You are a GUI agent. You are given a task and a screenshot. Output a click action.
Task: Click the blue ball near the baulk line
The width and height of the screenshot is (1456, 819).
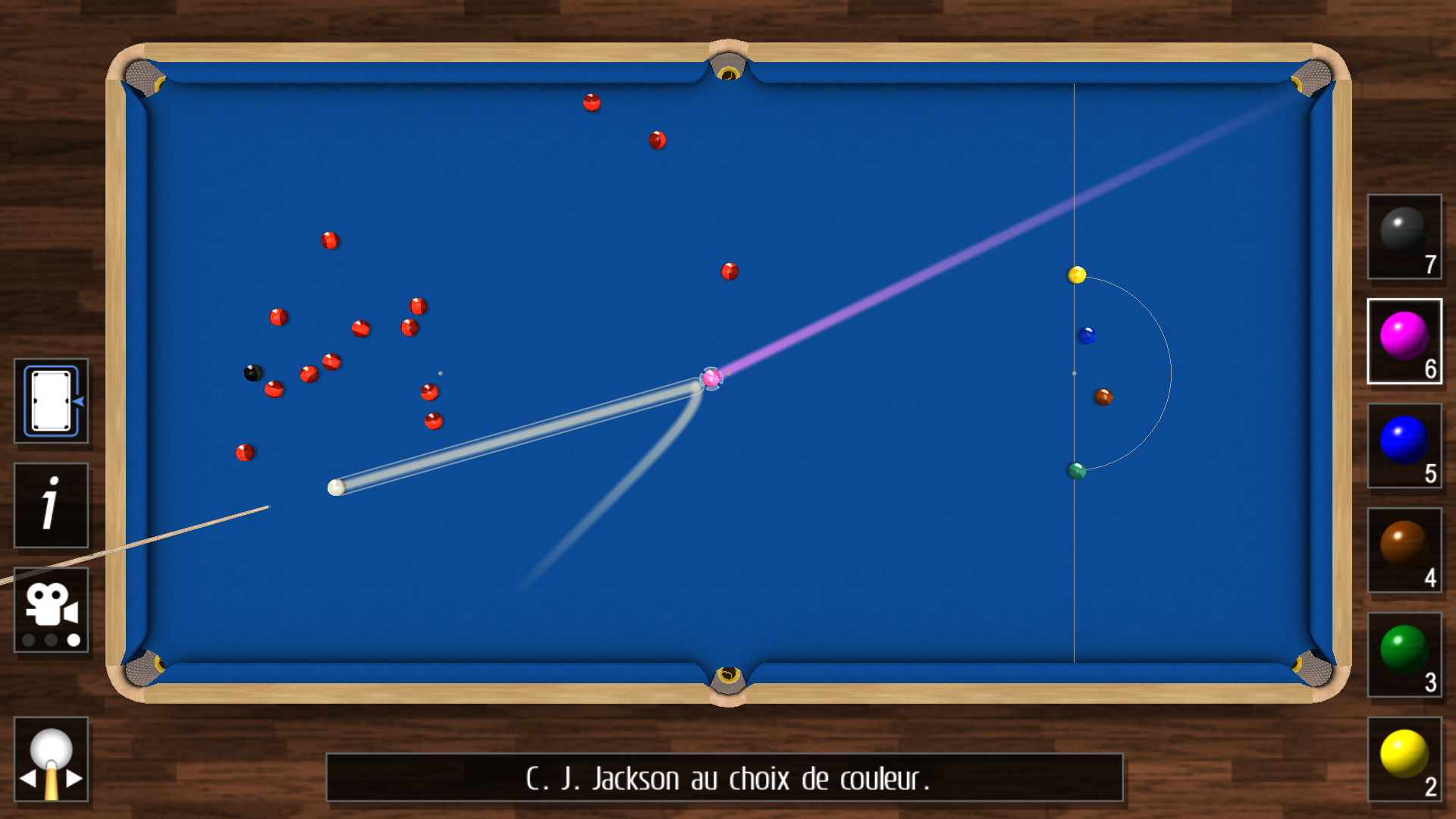pos(1088,334)
